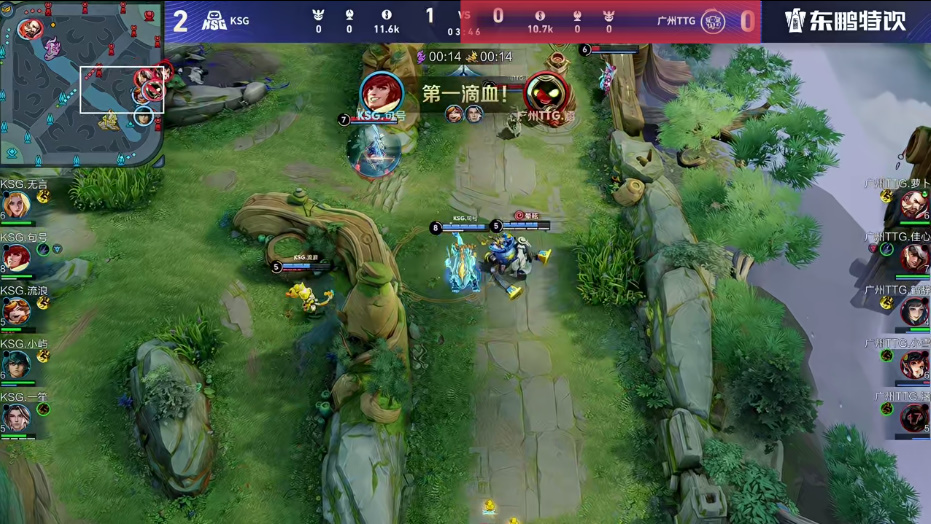
Task: Select 广州TTG.萝卜 player portrait
Action: pyautogui.click(x=914, y=206)
